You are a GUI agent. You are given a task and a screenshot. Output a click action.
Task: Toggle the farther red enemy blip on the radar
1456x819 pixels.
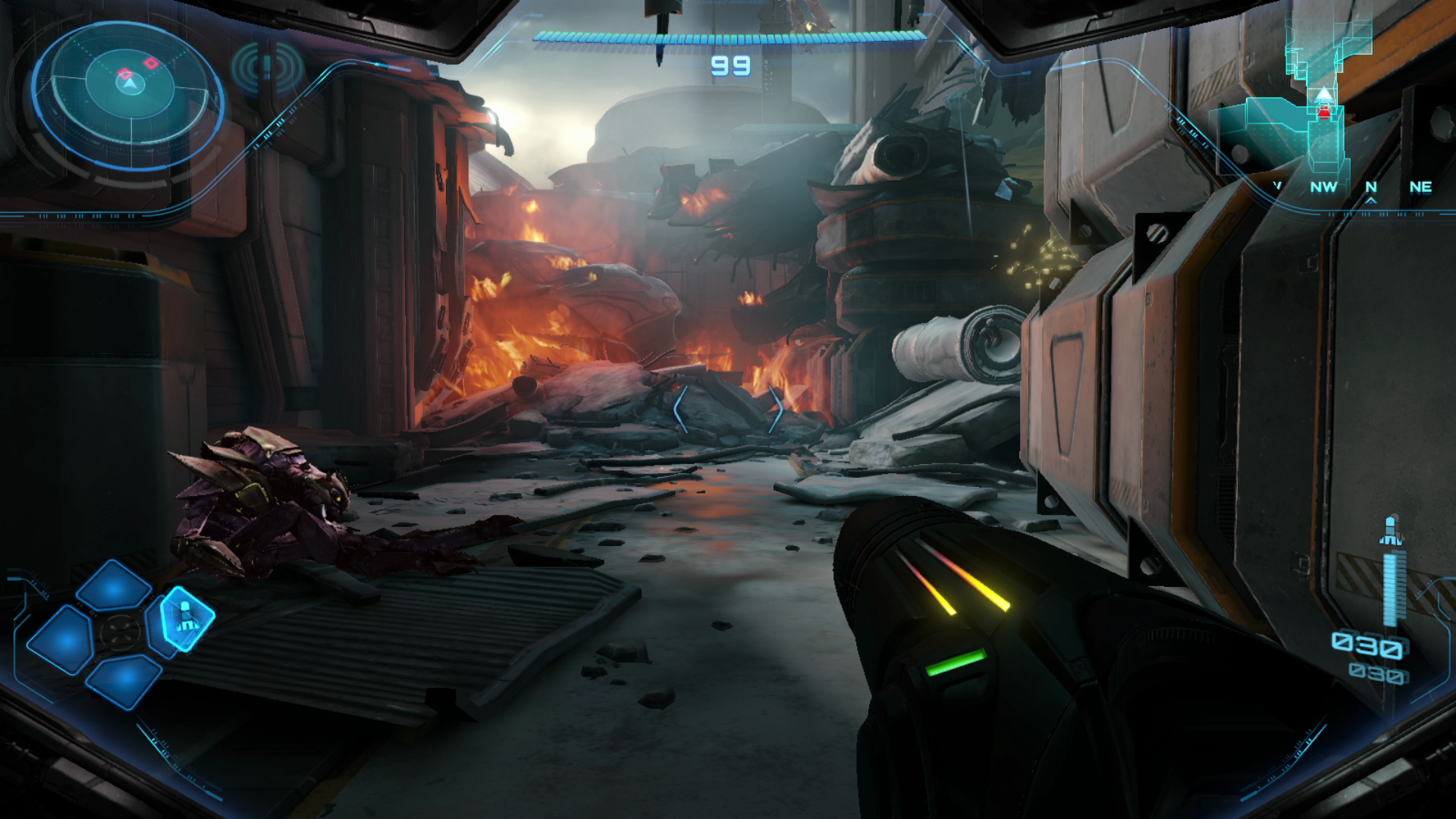(151, 63)
